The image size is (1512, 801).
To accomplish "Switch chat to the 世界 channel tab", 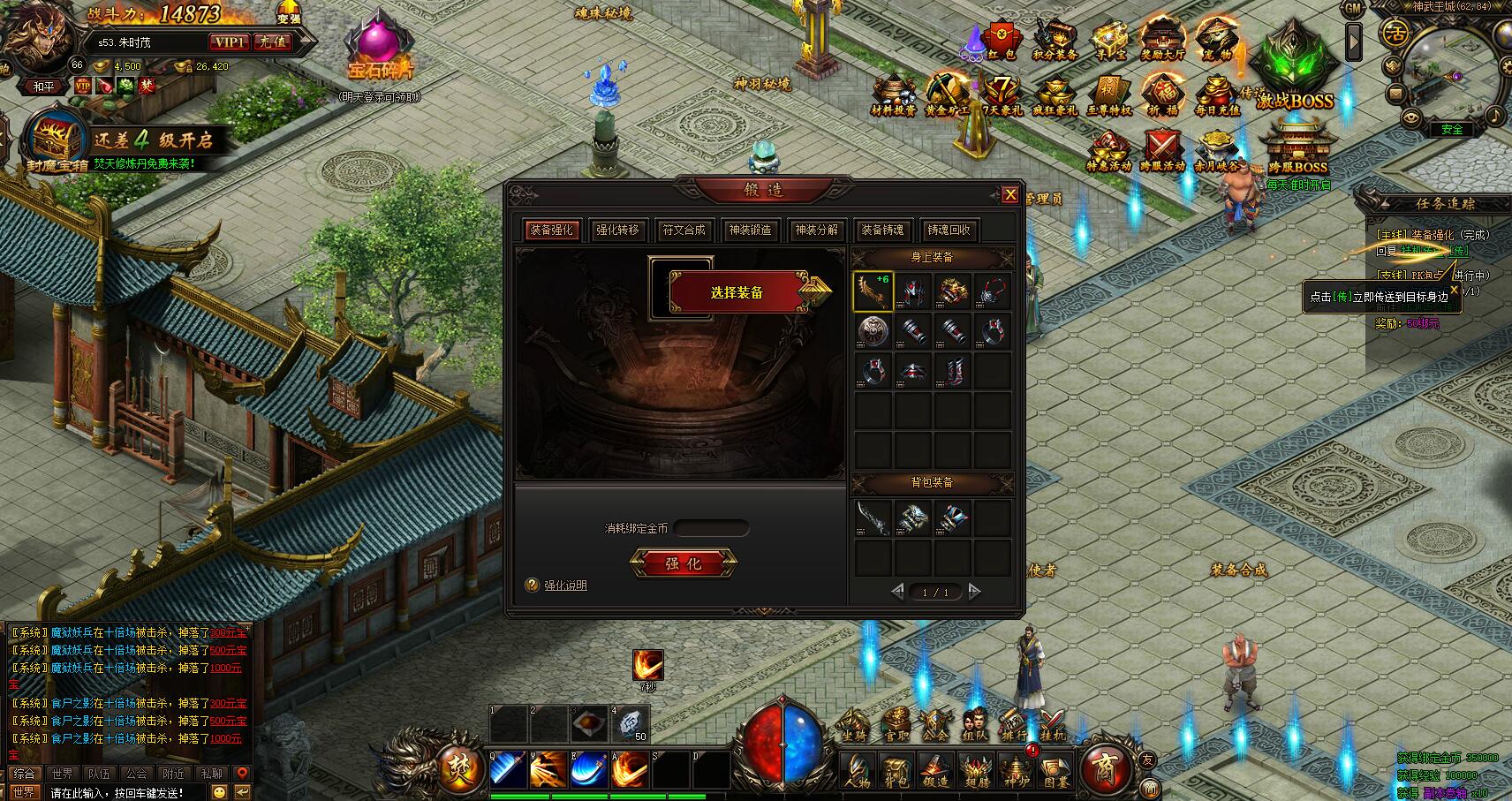I will point(61,774).
